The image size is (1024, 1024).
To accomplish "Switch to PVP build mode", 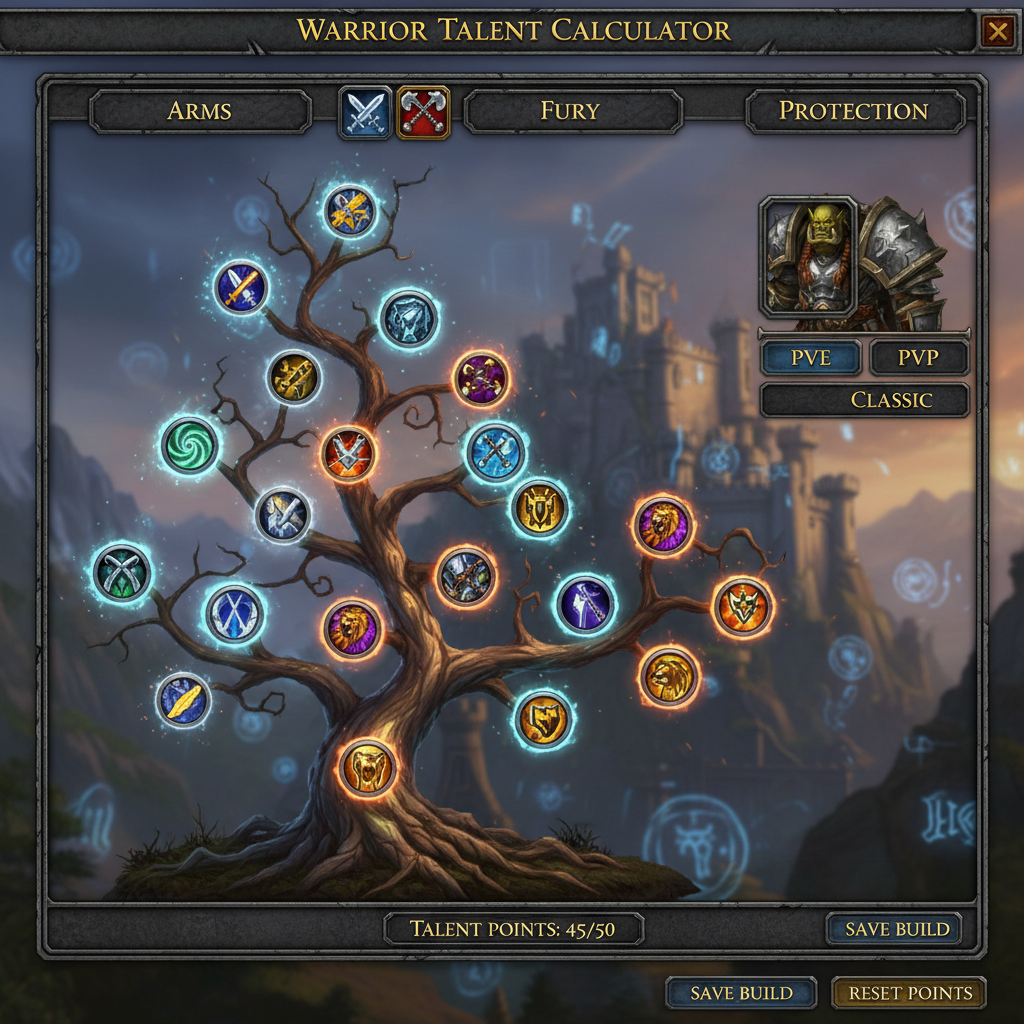I will [919, 358].
